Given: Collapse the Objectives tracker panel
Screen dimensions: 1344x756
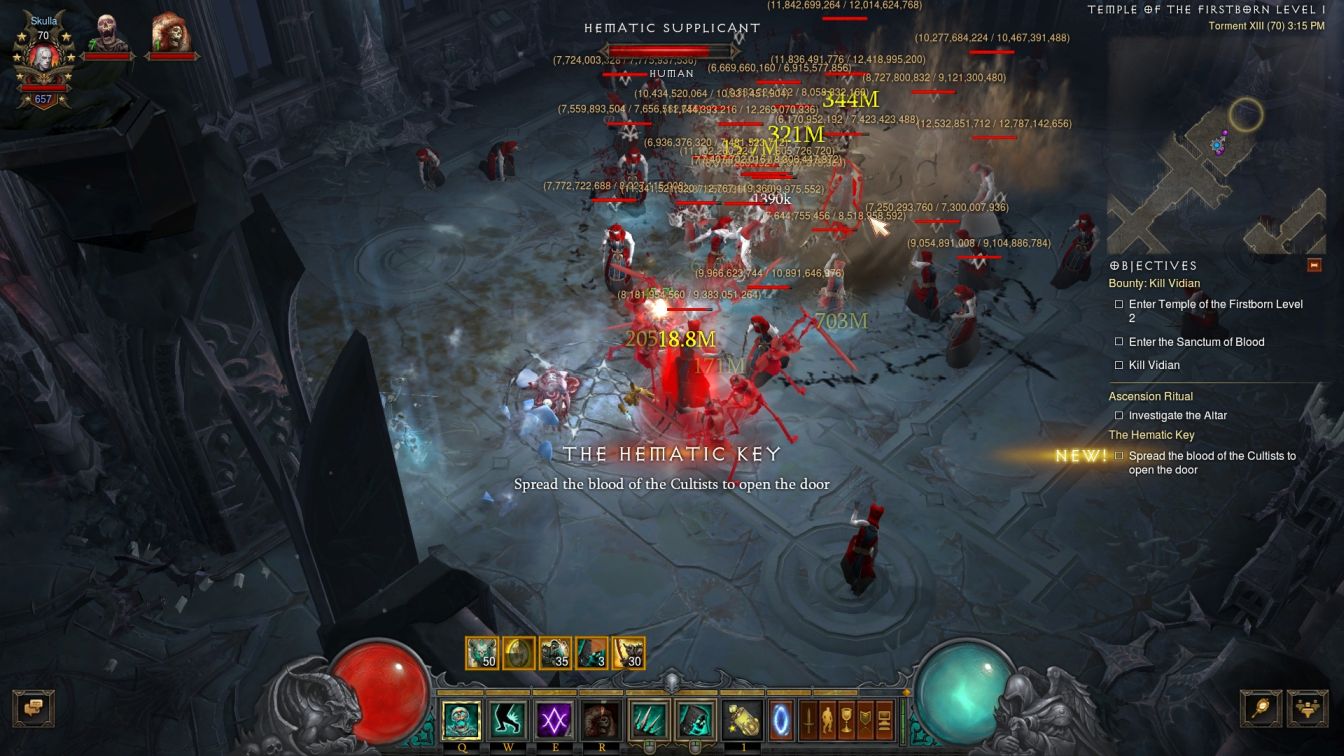Looking at the screenshot, I should click(1314, 265).
